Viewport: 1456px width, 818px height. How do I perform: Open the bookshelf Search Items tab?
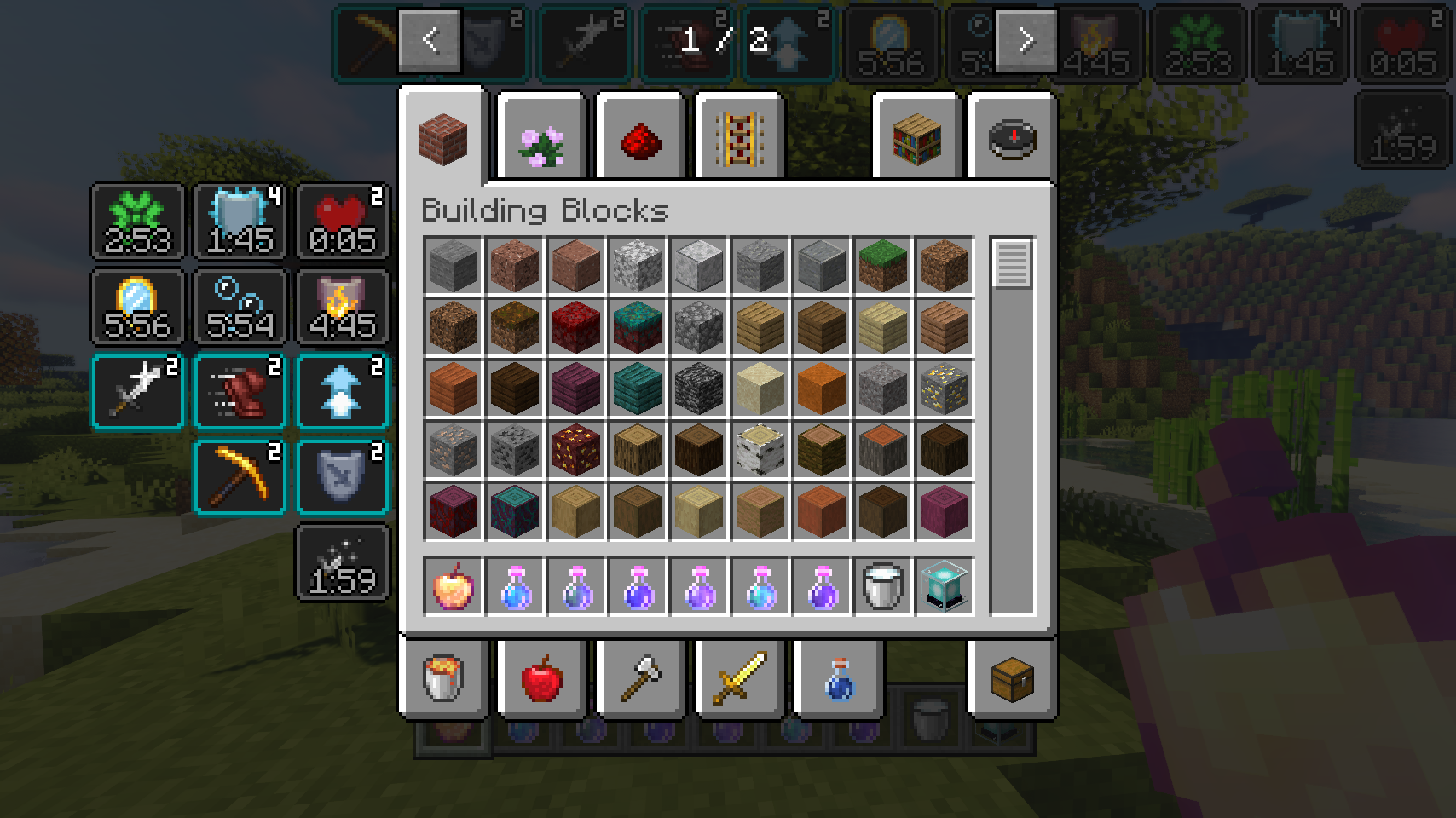(x=917, y=138)
